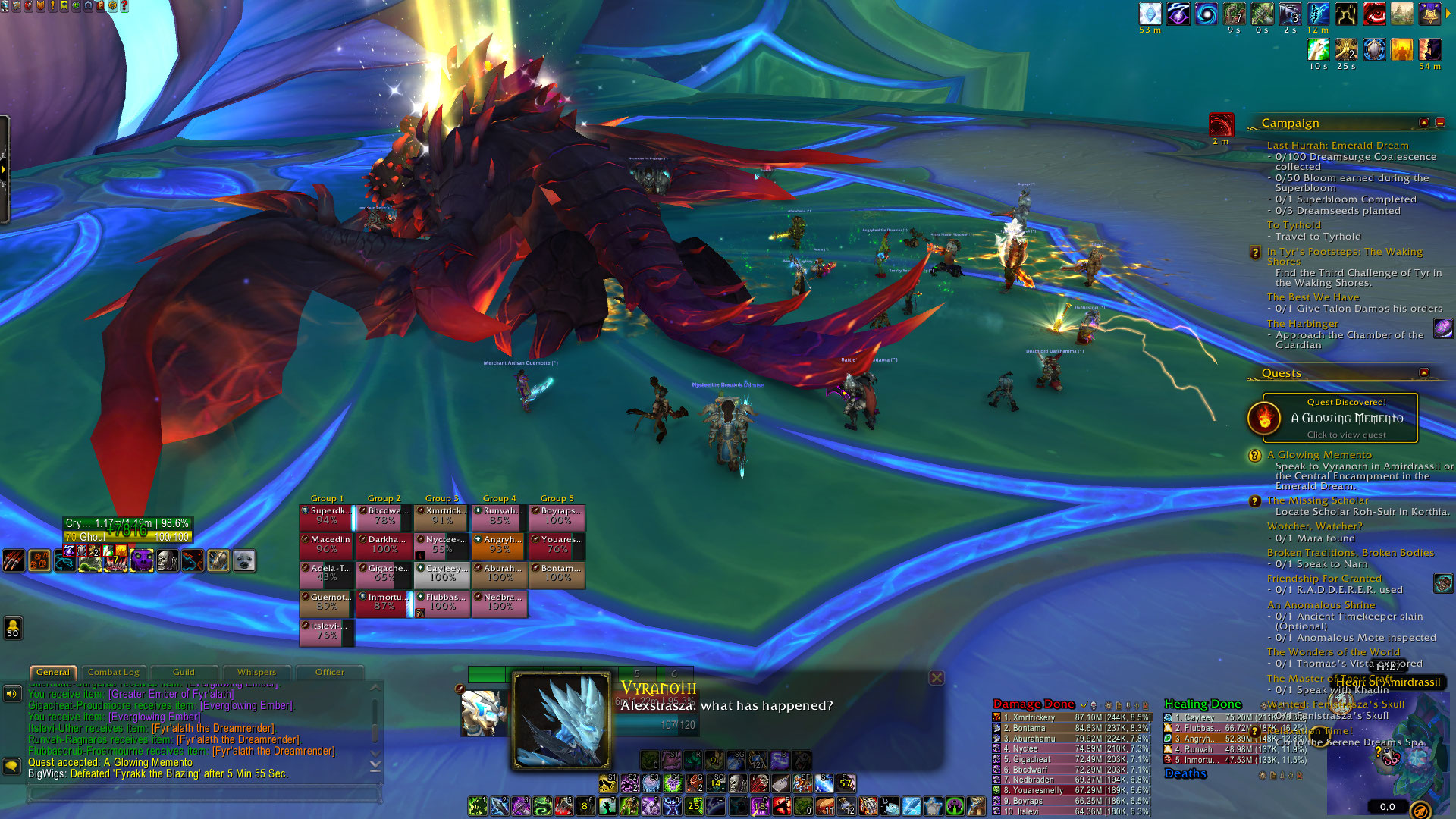Open the Last Hurrah: Emerald Dream quest
Screen dimensions: 1456x819
(x=1337, y=146)
